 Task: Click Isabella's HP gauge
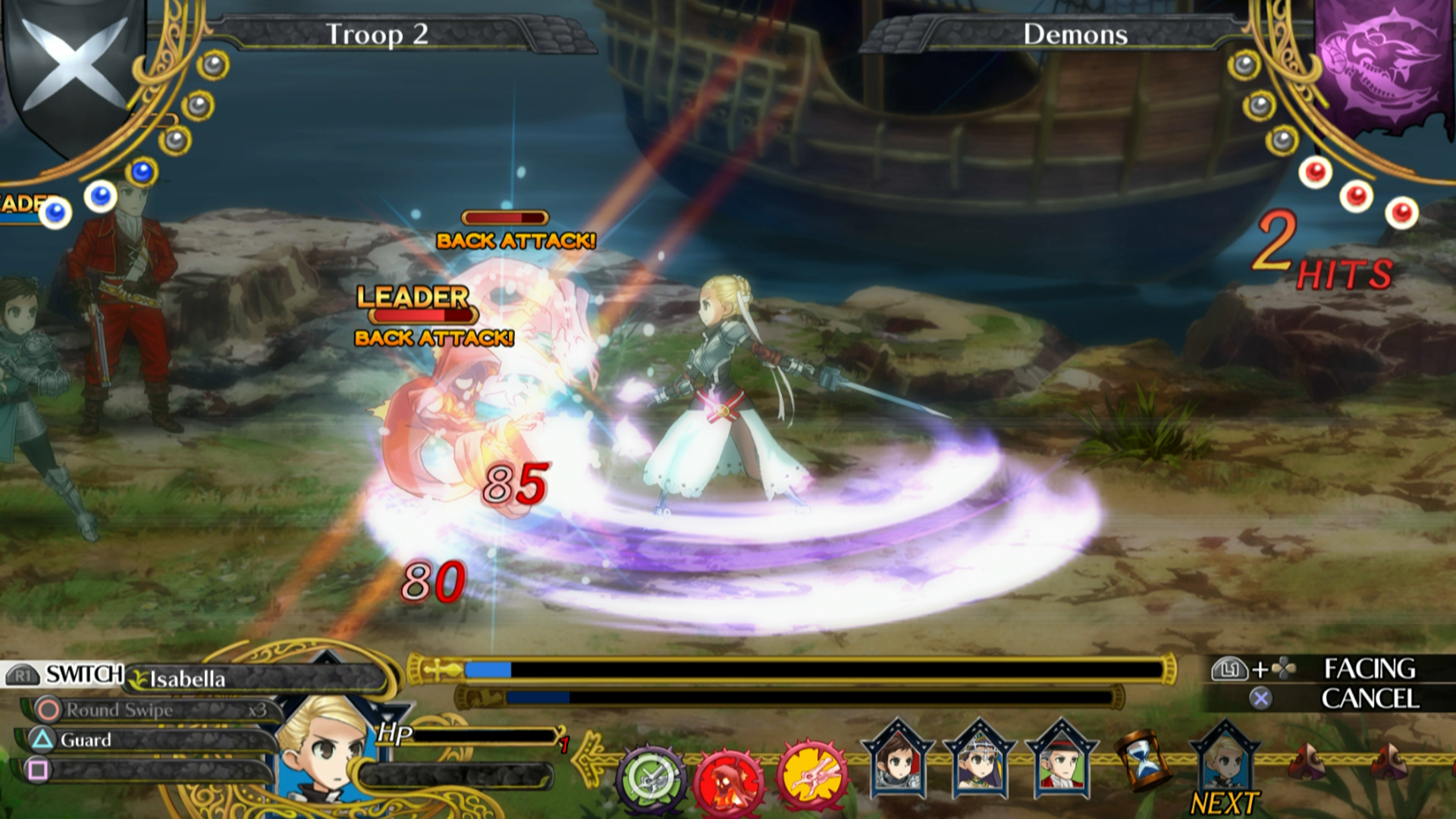click(485, 734)
